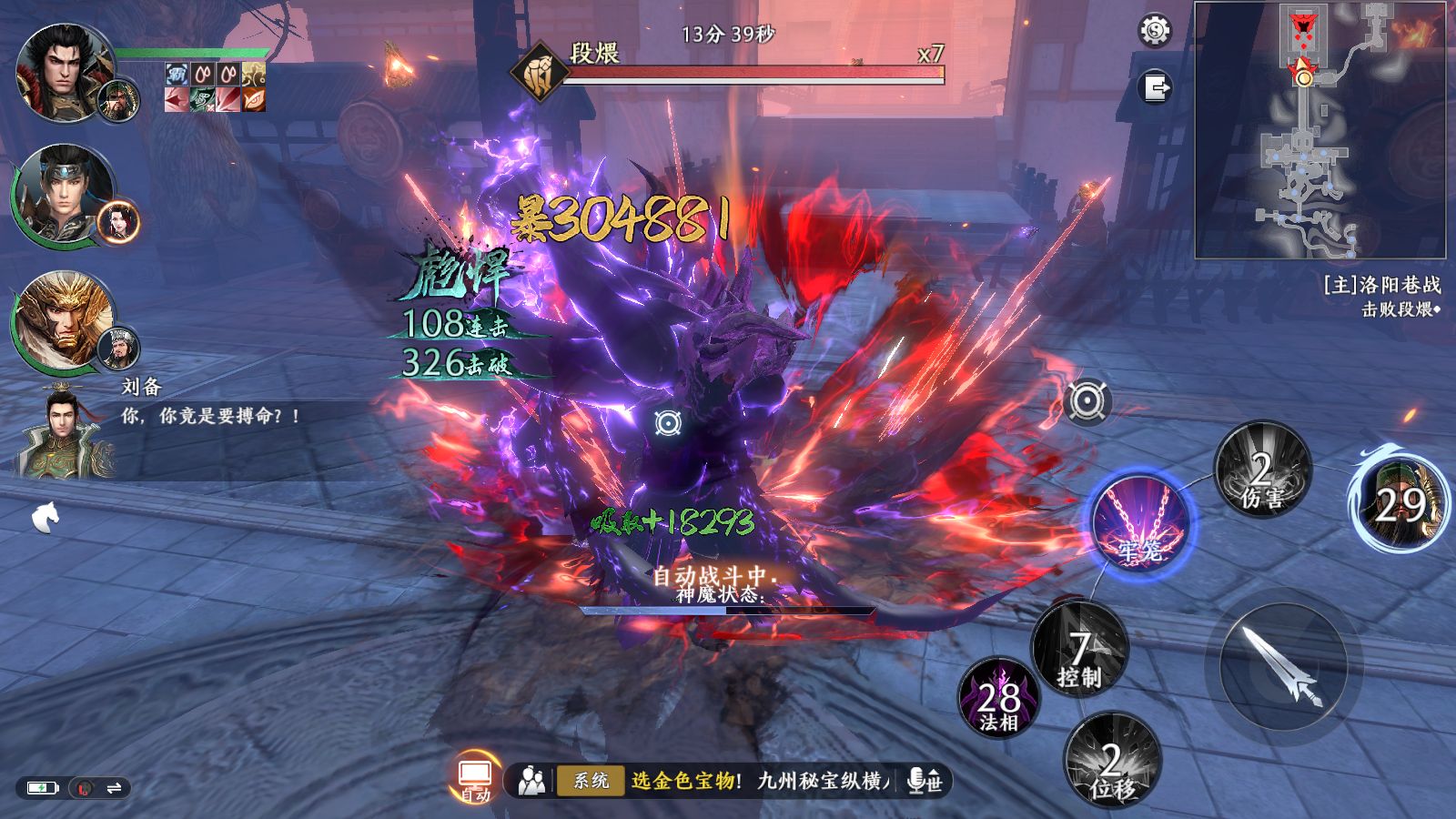The width and height of the screenshot is (1456, 819).
Task: Tap the sword basic attack button
Action: pyautogui.click(x=1283, y=667)
